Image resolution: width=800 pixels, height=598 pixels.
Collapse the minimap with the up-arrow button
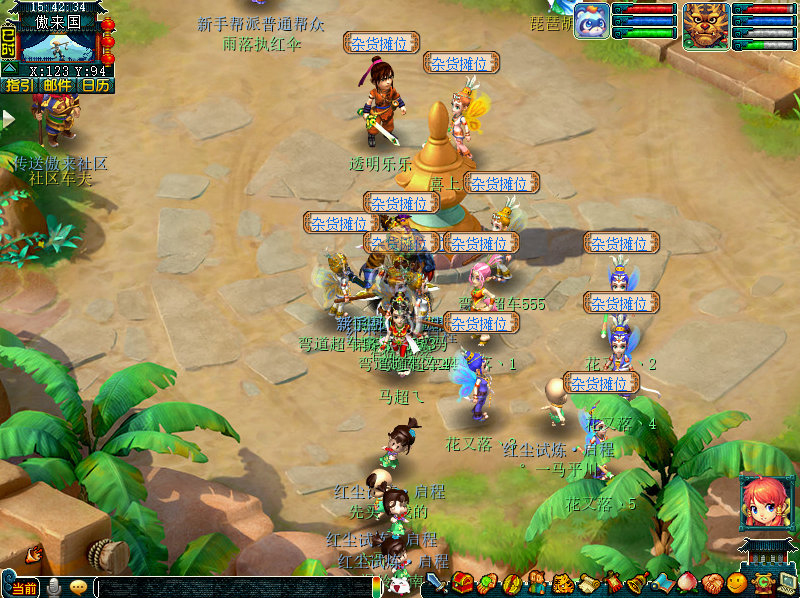pos(8,68)
